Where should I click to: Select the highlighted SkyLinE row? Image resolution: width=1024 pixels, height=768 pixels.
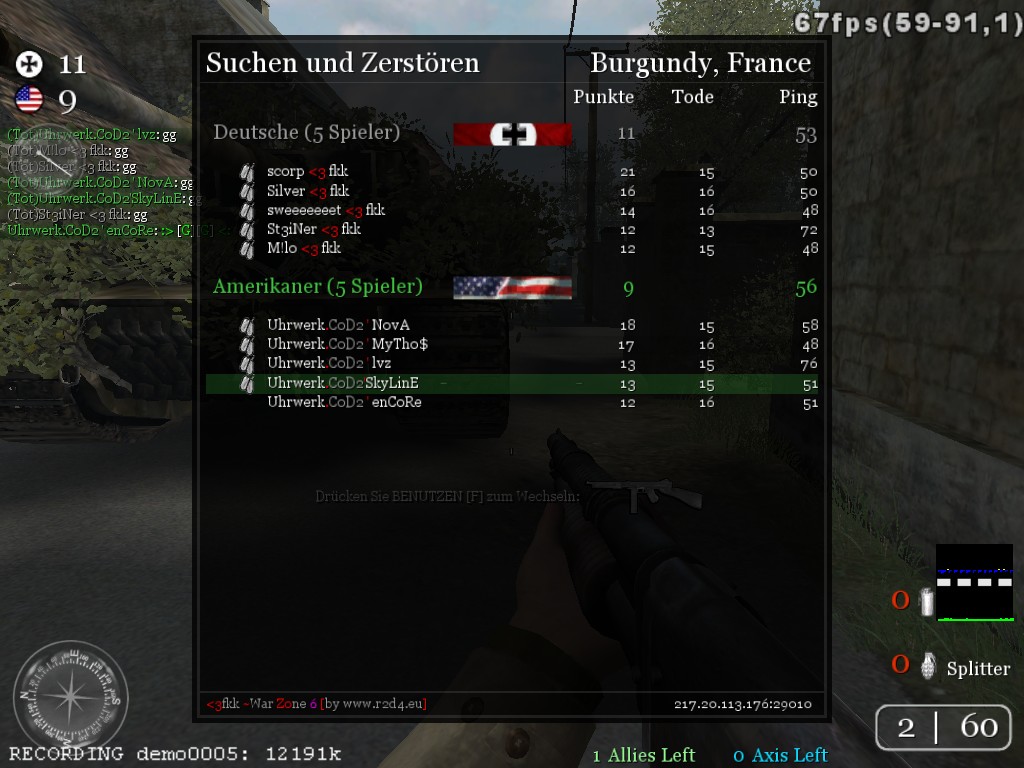pyautogui.click(x=512, y=383)
